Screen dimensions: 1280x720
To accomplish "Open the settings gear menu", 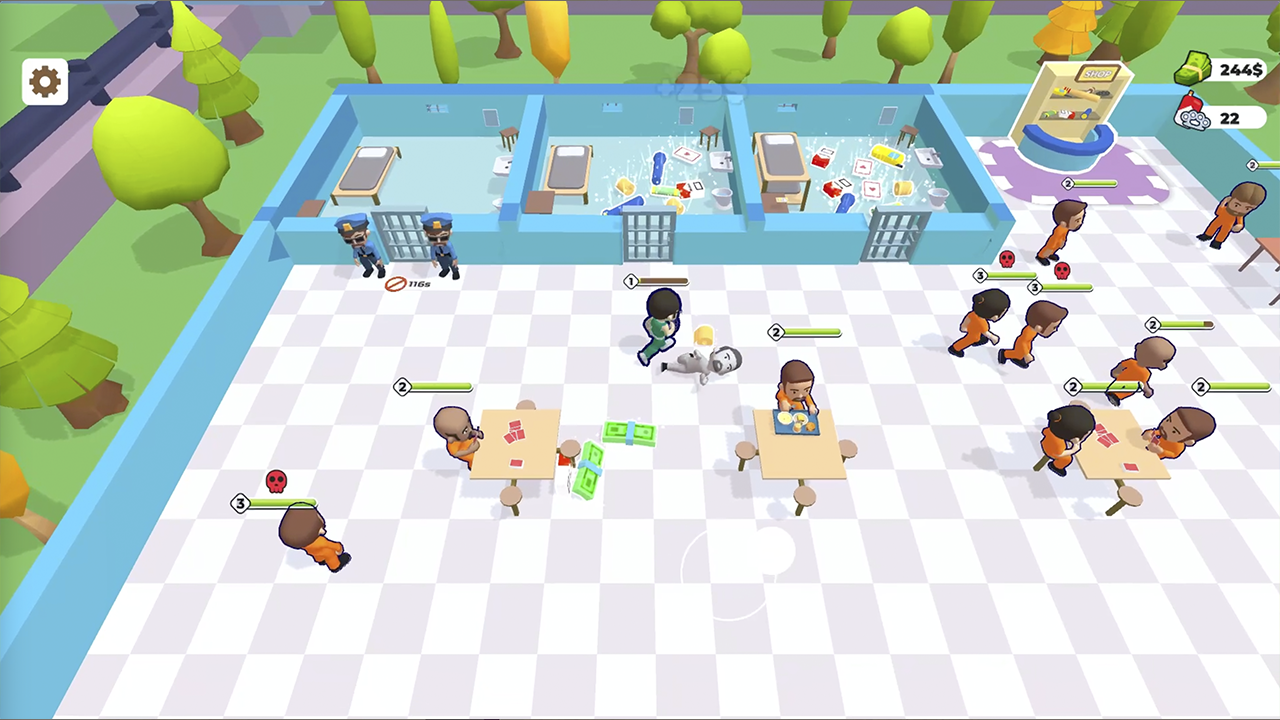I will pyautogui.click(x=44, y=80).
